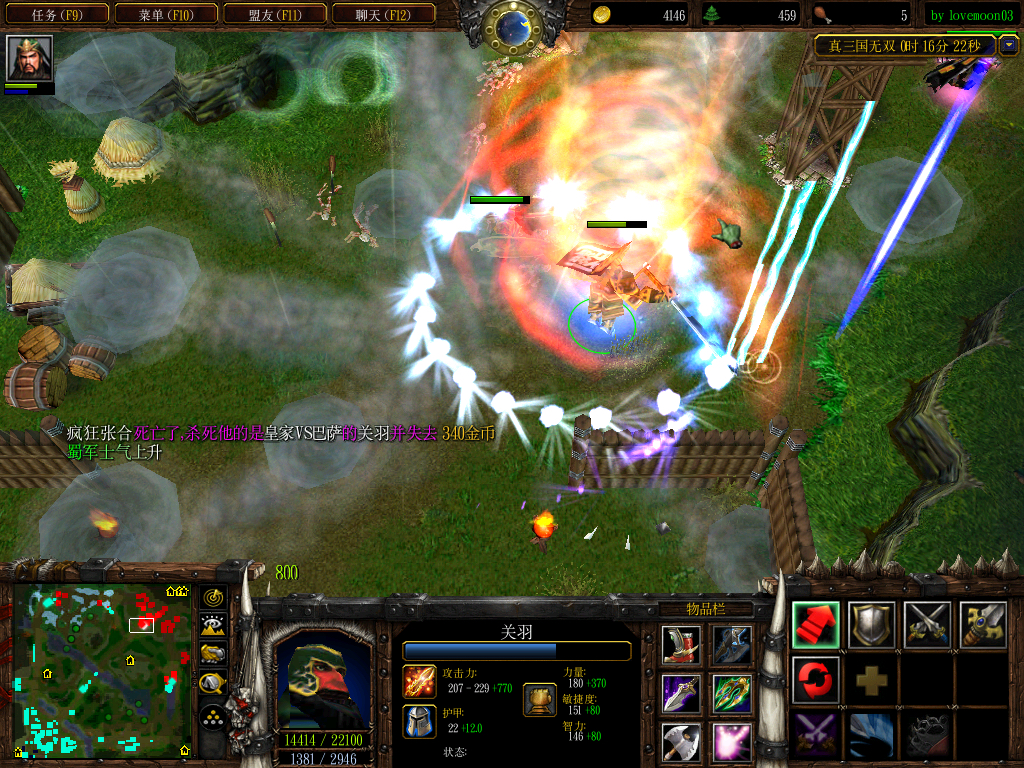Open the 盟友 (F11) allies menu

pos(273,15)
